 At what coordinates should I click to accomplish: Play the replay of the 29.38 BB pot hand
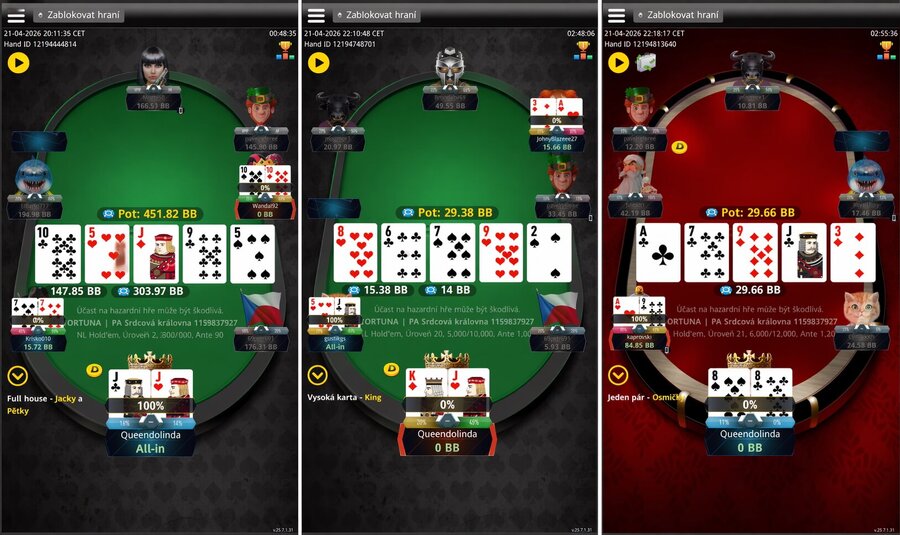[318, 63]
